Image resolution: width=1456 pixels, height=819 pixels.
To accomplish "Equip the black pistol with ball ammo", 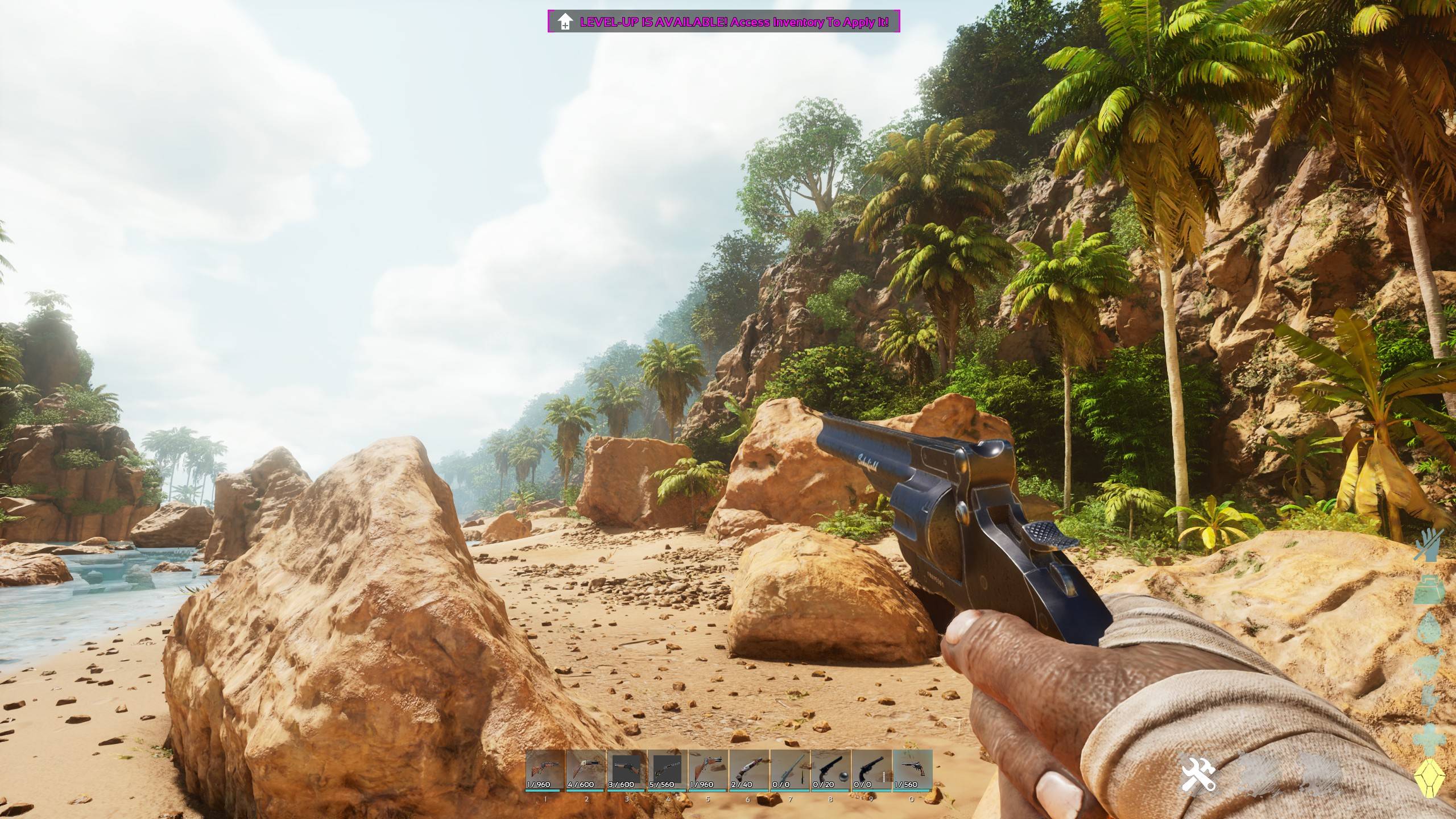I will pos(831,770).
